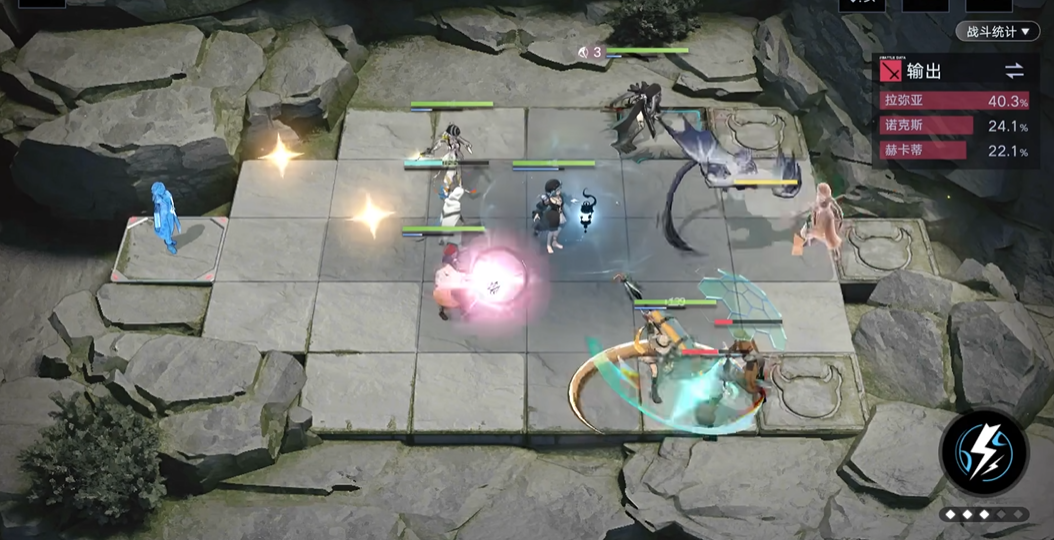The width and height of the screenshot is (1054, 540).
Task: Open the 战斗统计 dropdown
Action: click(997, 32)
